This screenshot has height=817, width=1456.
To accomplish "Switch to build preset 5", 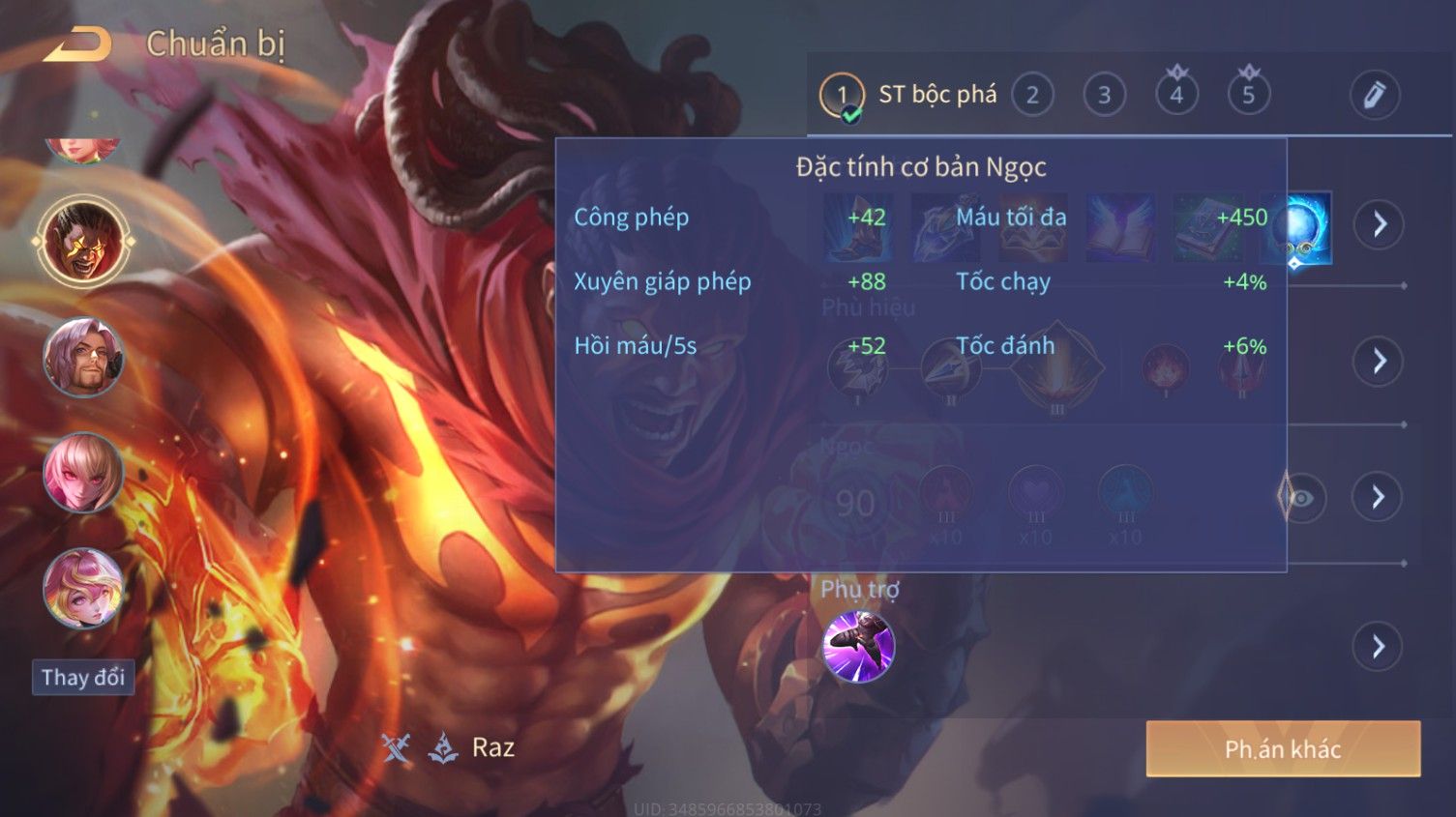I will [x=1248, y=95].
